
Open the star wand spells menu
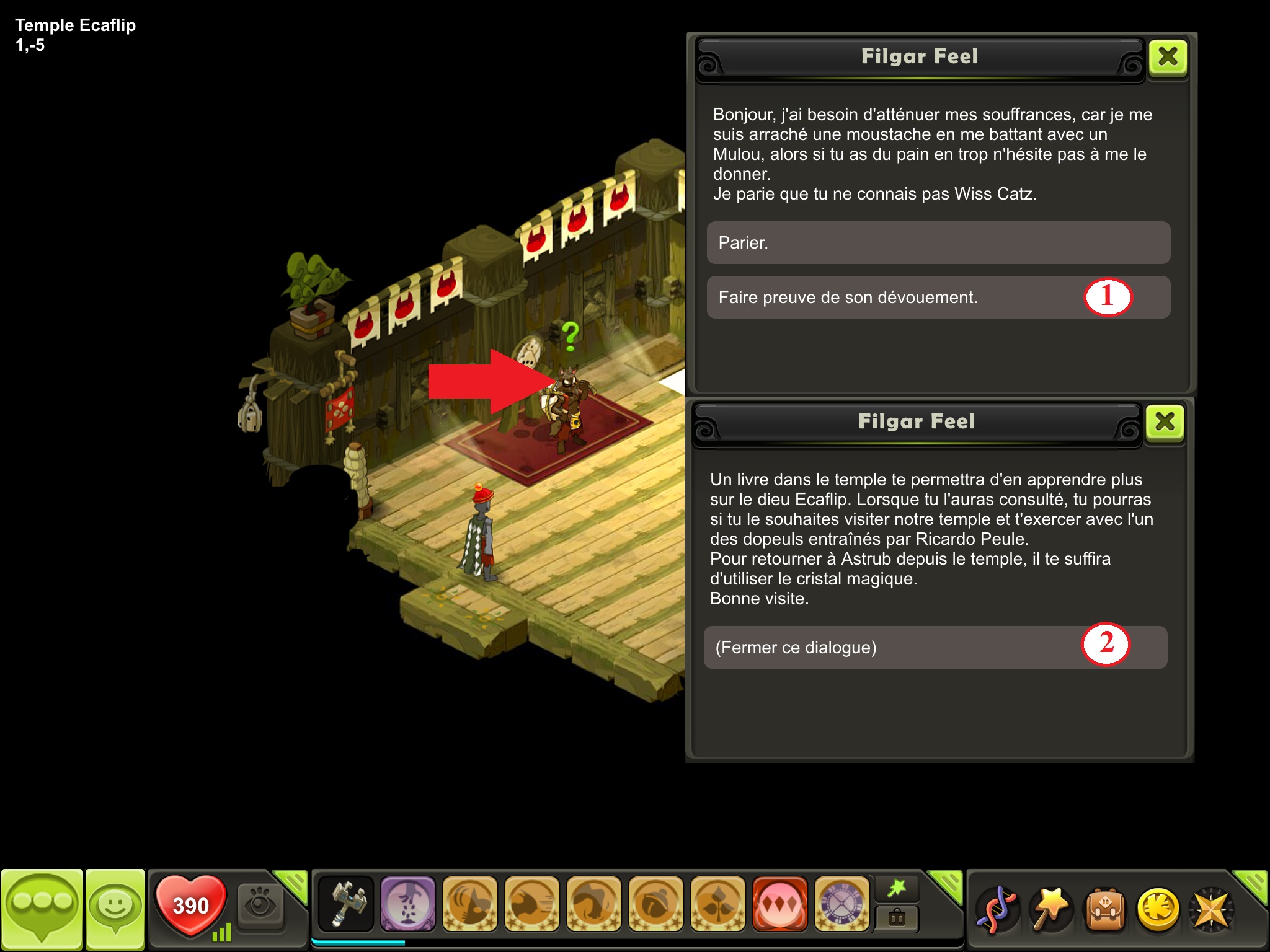(x=1050, y=909)
